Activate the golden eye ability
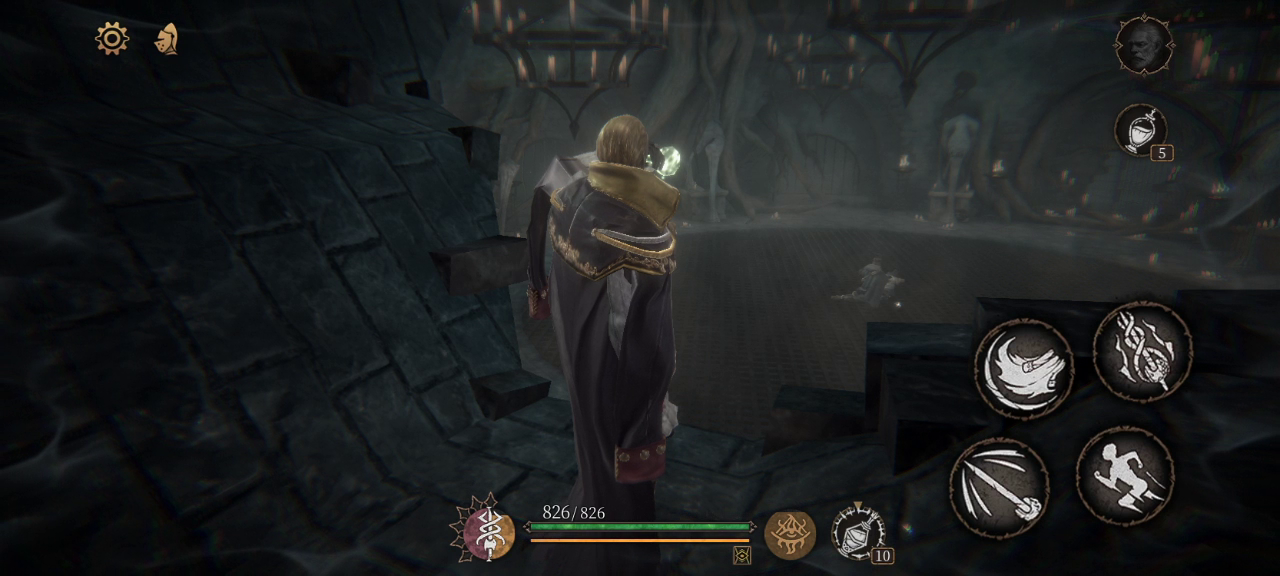 coord(790,534)
